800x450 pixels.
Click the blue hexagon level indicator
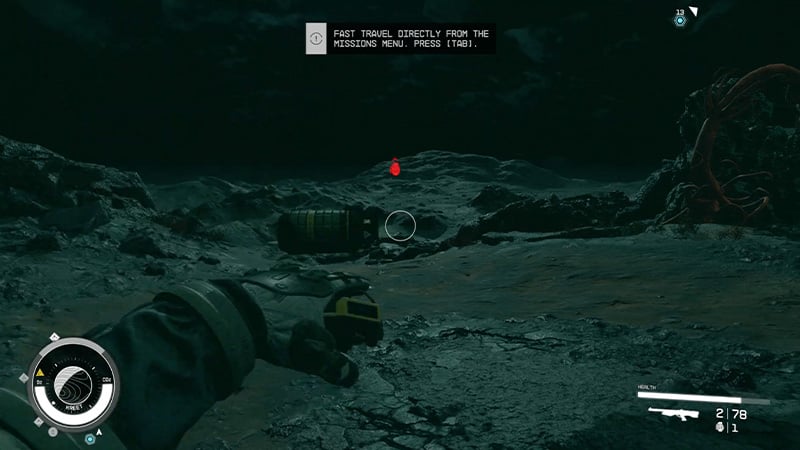(680, 20)
